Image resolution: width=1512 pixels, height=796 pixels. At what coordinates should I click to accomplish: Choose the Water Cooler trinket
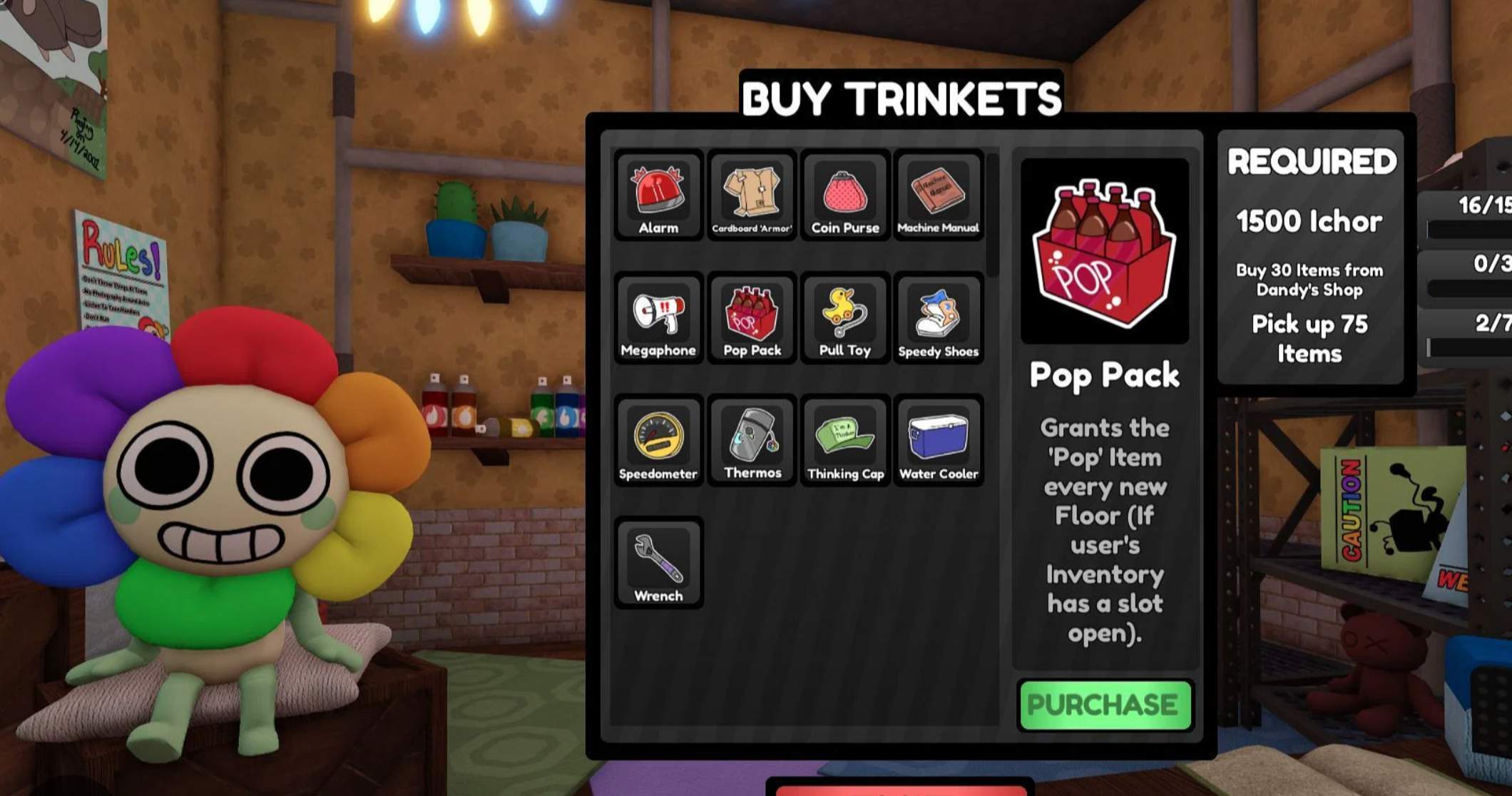point(938,441)
